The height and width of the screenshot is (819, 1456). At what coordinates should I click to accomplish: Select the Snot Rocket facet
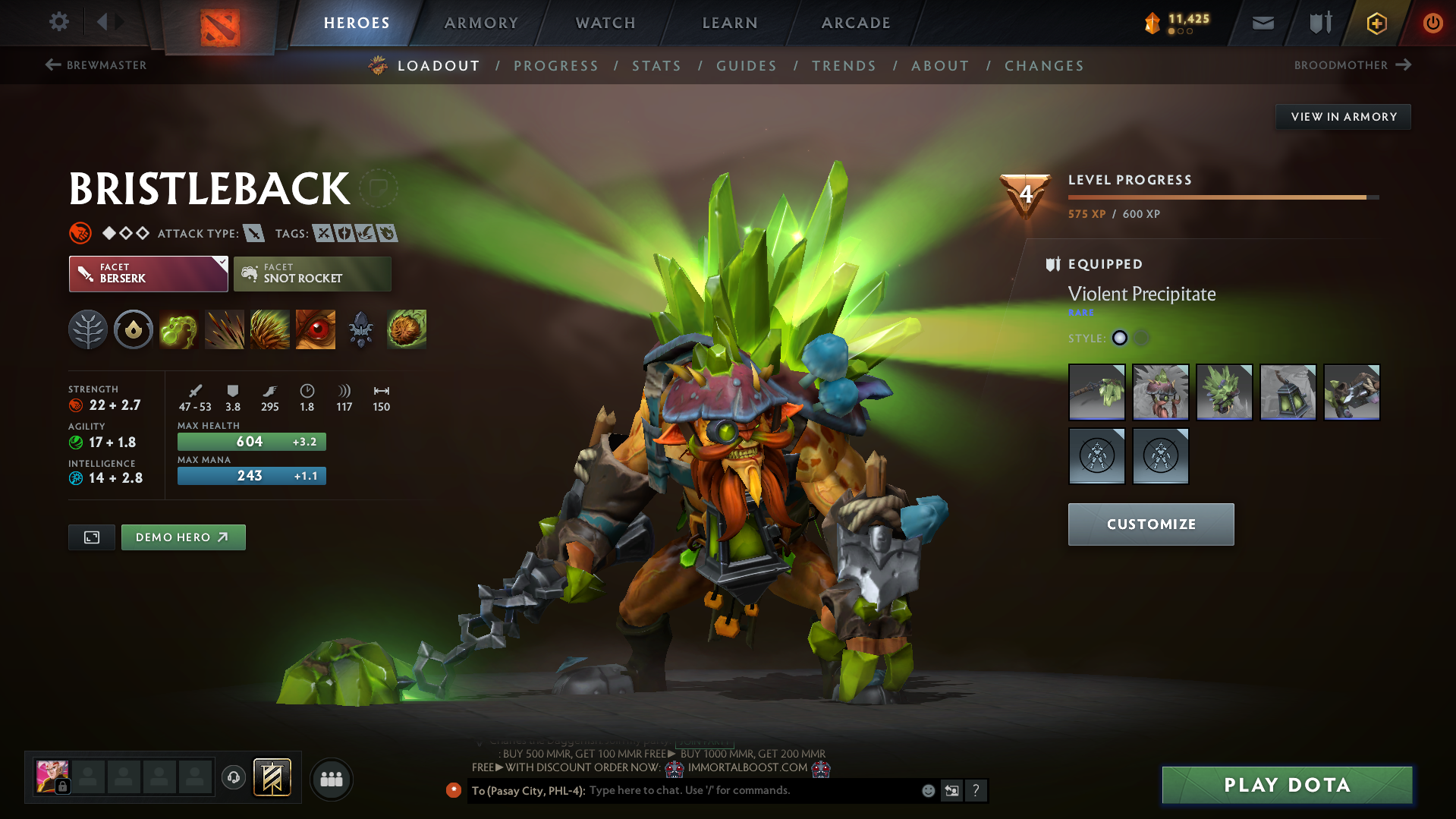coord(312,273)
